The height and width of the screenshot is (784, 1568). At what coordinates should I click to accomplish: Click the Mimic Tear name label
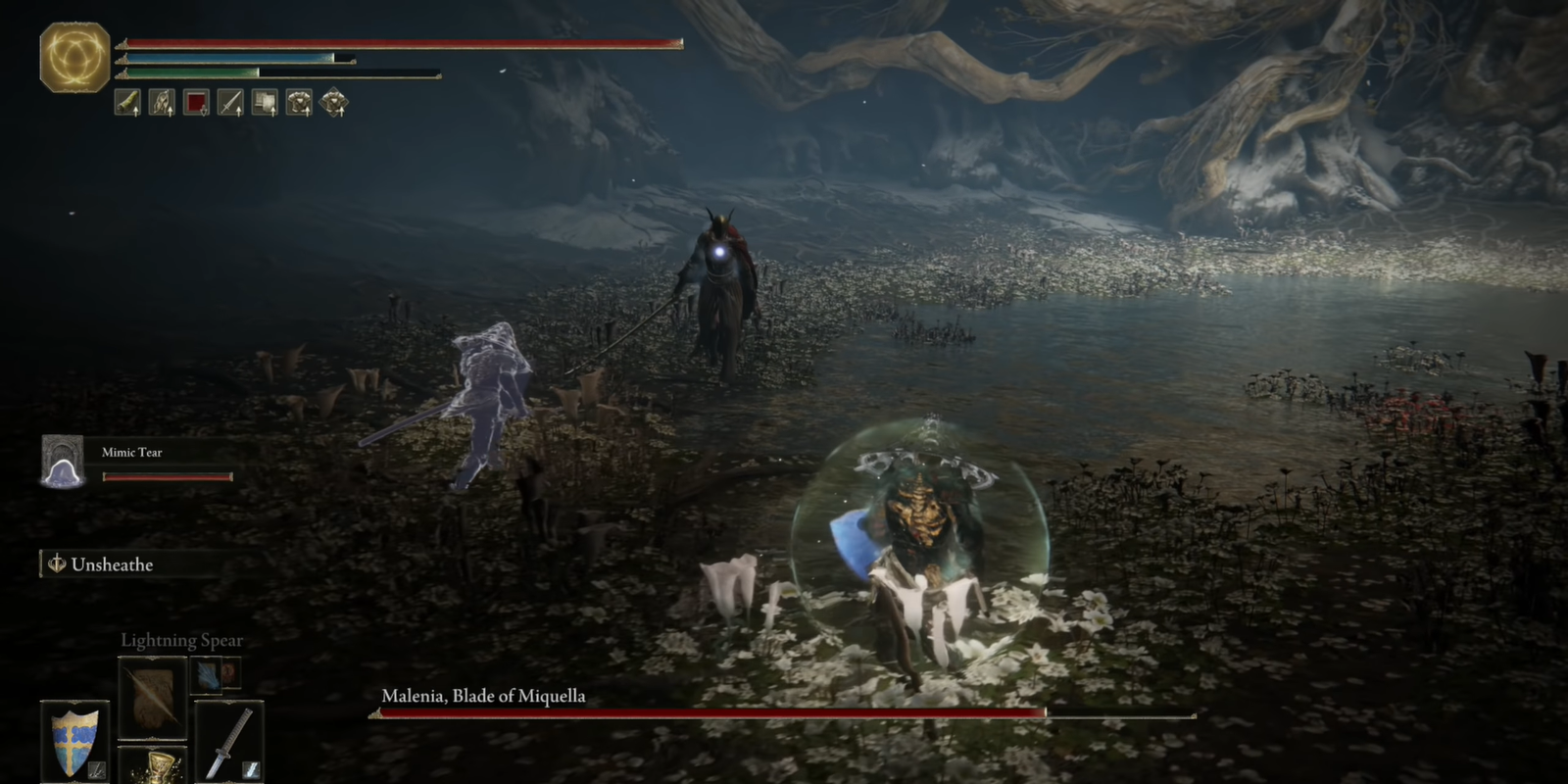130,452
